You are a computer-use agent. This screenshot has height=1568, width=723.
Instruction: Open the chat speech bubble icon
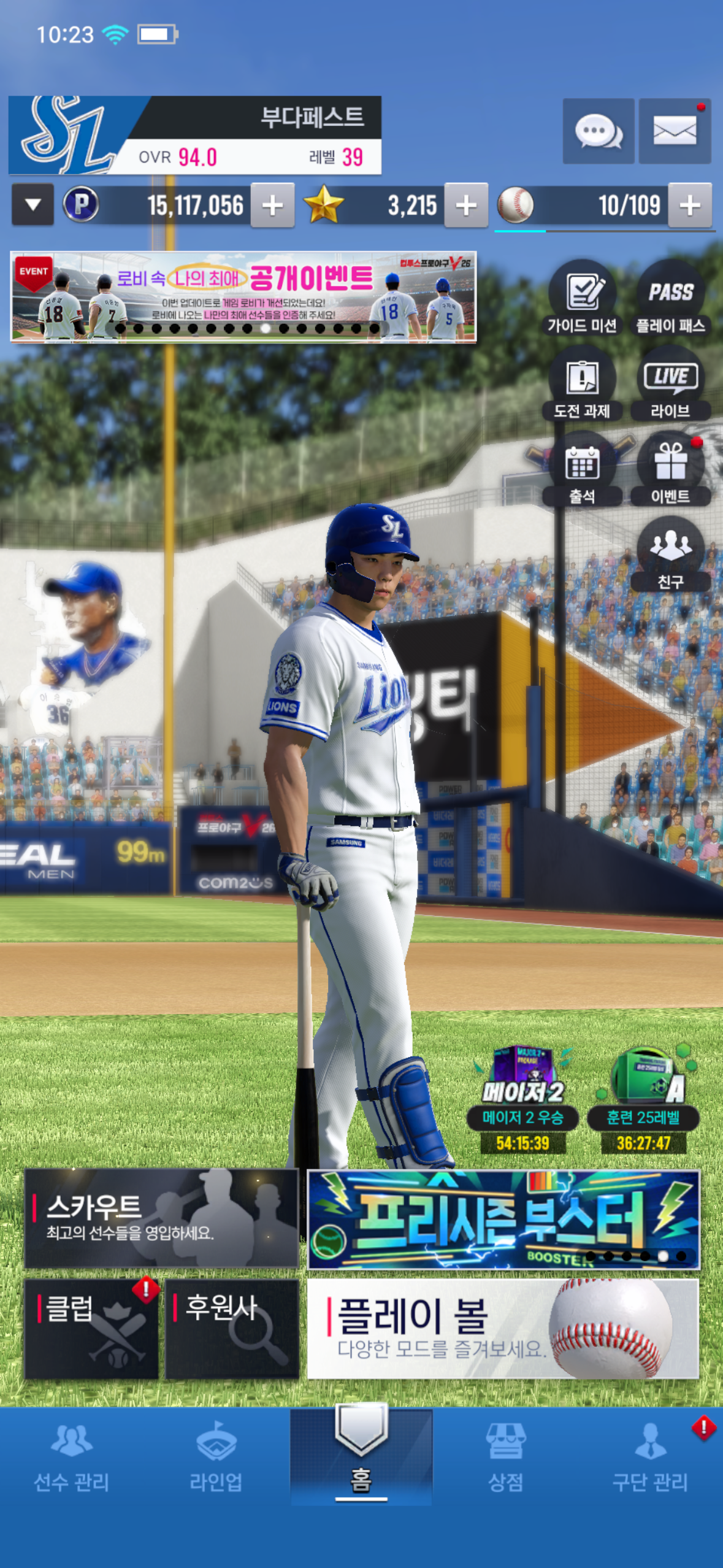point(598,131)
